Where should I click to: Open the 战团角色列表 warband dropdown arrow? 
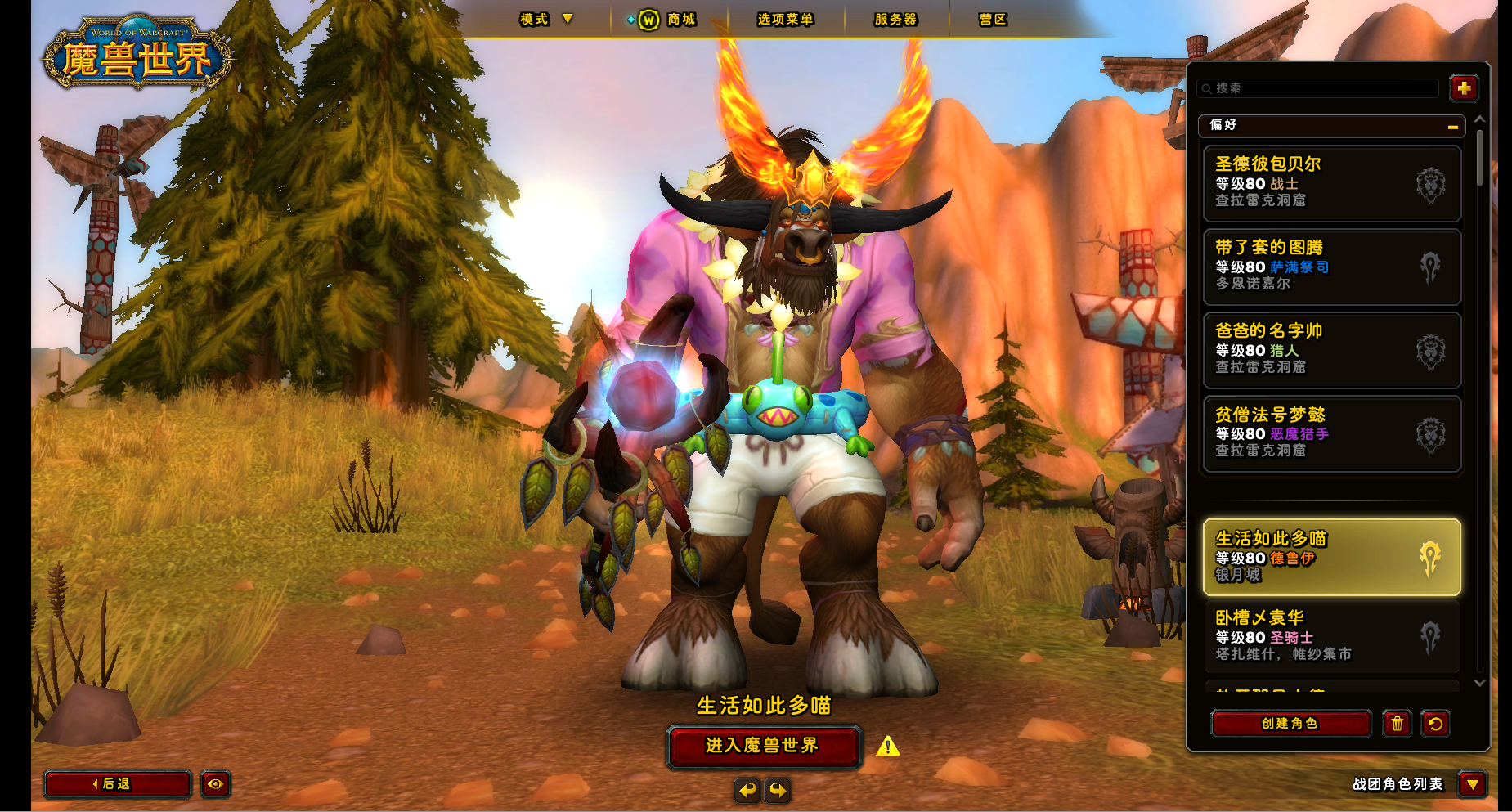point(1472,785)
